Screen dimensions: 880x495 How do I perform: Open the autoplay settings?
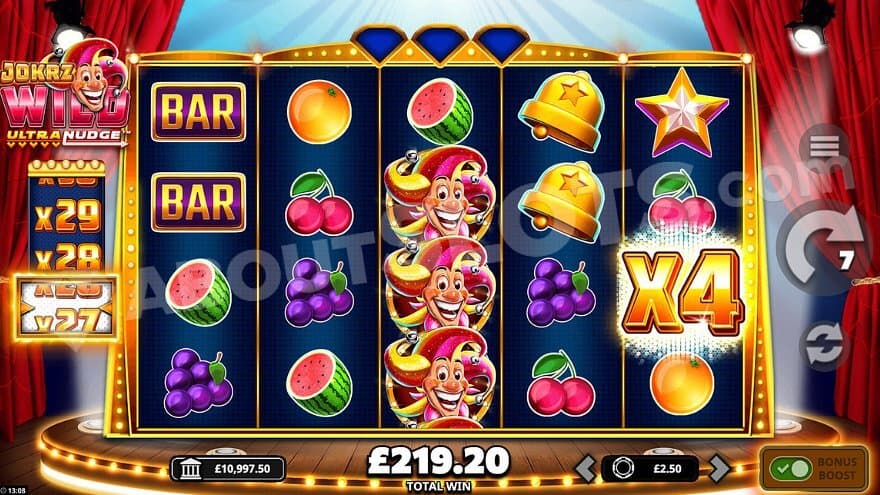point(824,345)
